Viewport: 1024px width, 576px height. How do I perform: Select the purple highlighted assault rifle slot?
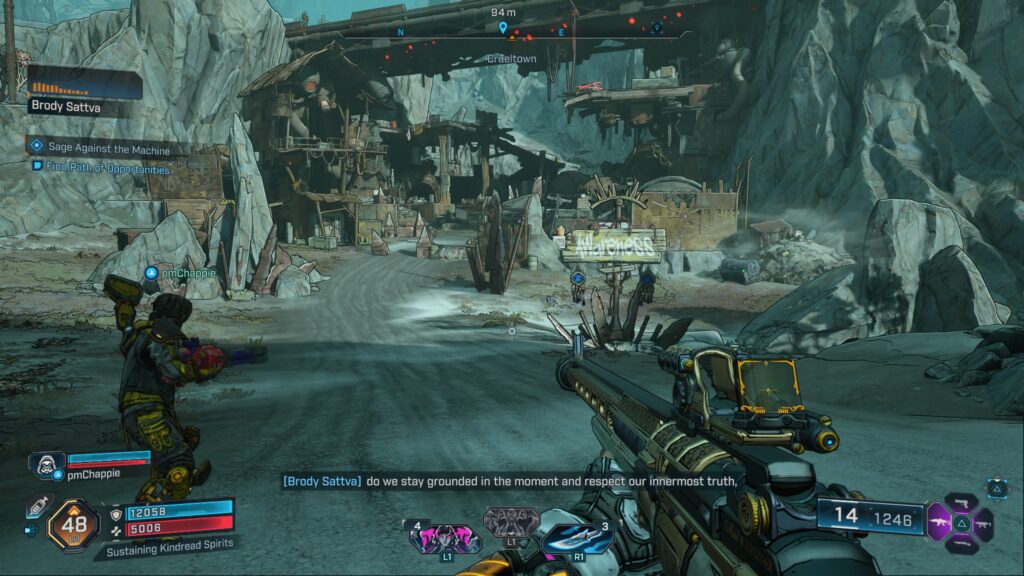940,520
